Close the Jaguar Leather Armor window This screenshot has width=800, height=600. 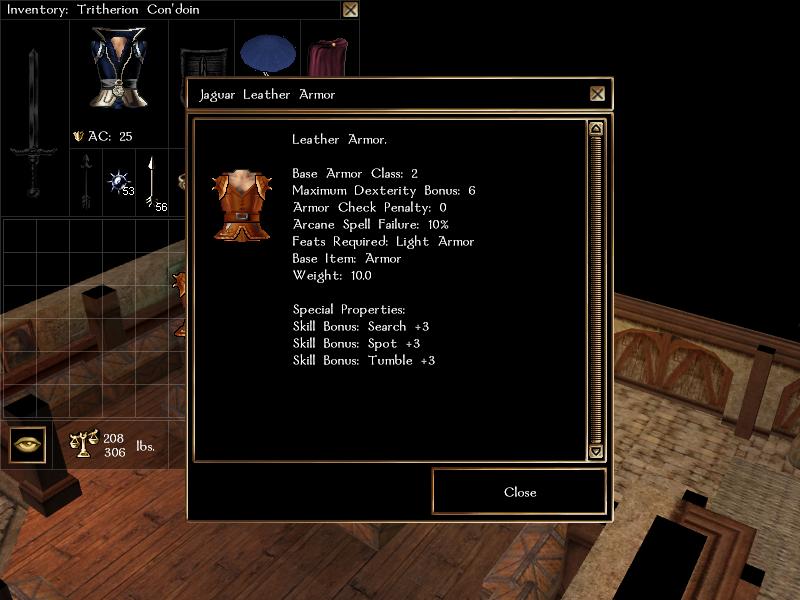coord(597,94)
